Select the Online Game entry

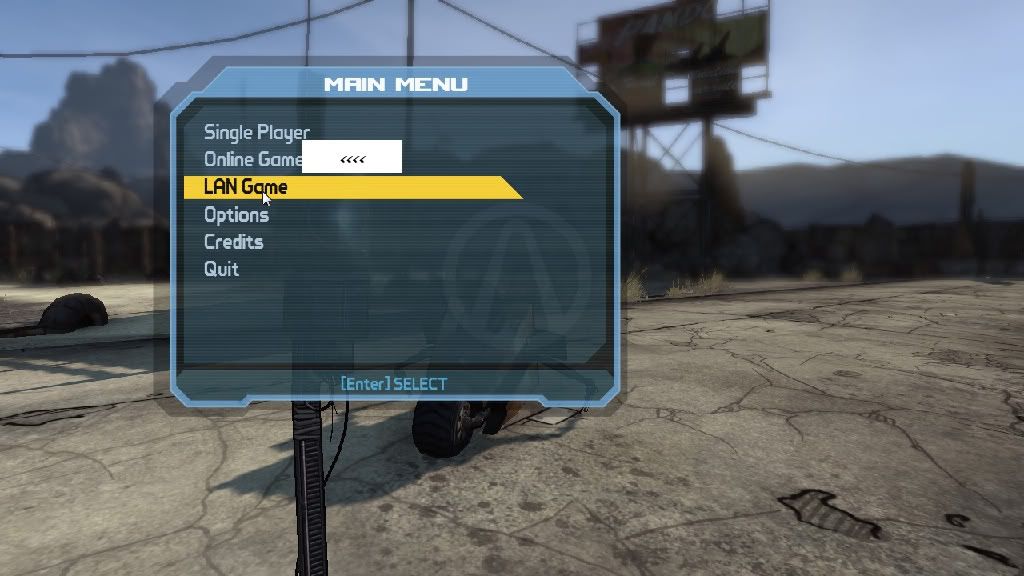click(252, 159)
